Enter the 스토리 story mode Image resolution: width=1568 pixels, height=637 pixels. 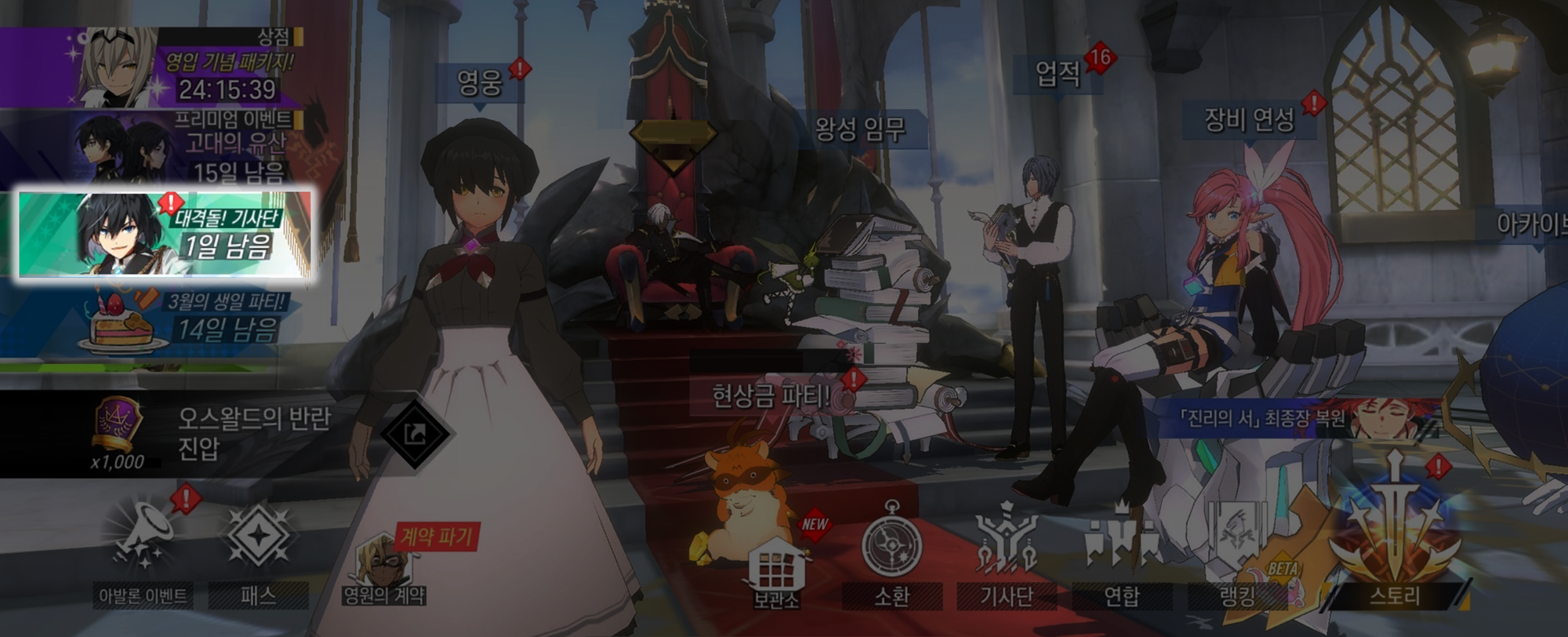pyautogui.click(x=1394, y=541)
